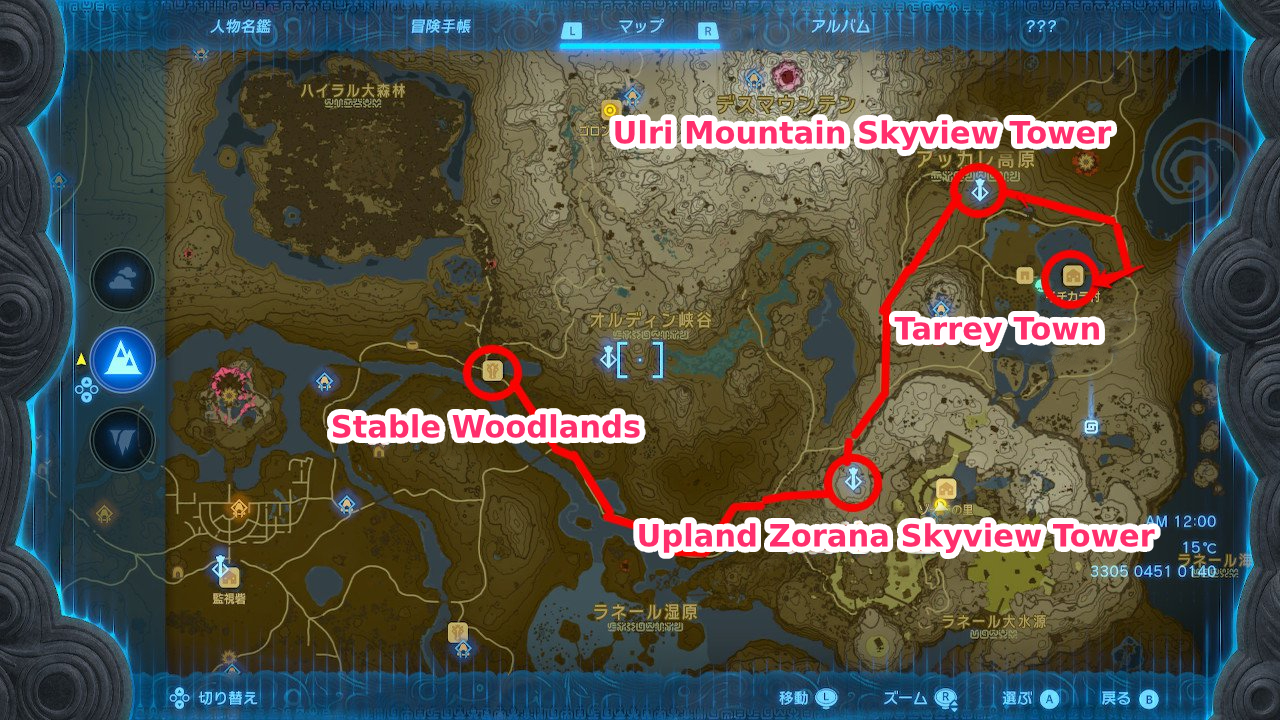
Task: Select the Ulri Mountain Skyview Tower icon
Action: pyautogui.click(x=978, y=192)
